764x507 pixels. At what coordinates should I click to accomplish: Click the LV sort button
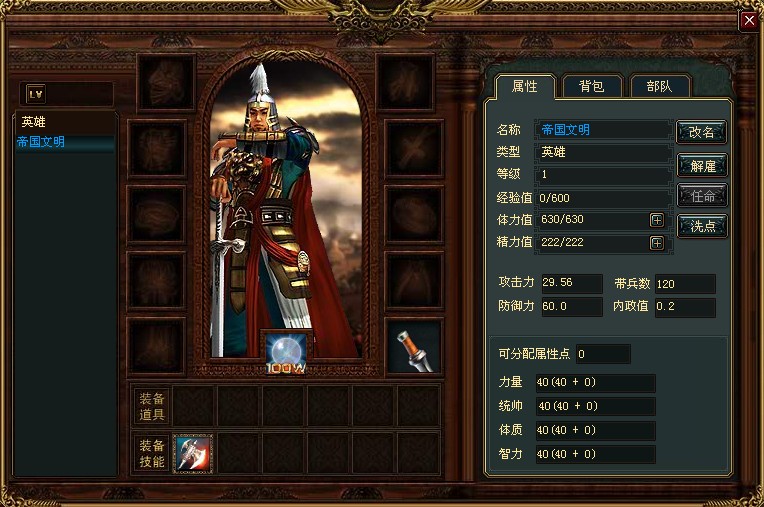pyautogui.click(x=37, y=94)
